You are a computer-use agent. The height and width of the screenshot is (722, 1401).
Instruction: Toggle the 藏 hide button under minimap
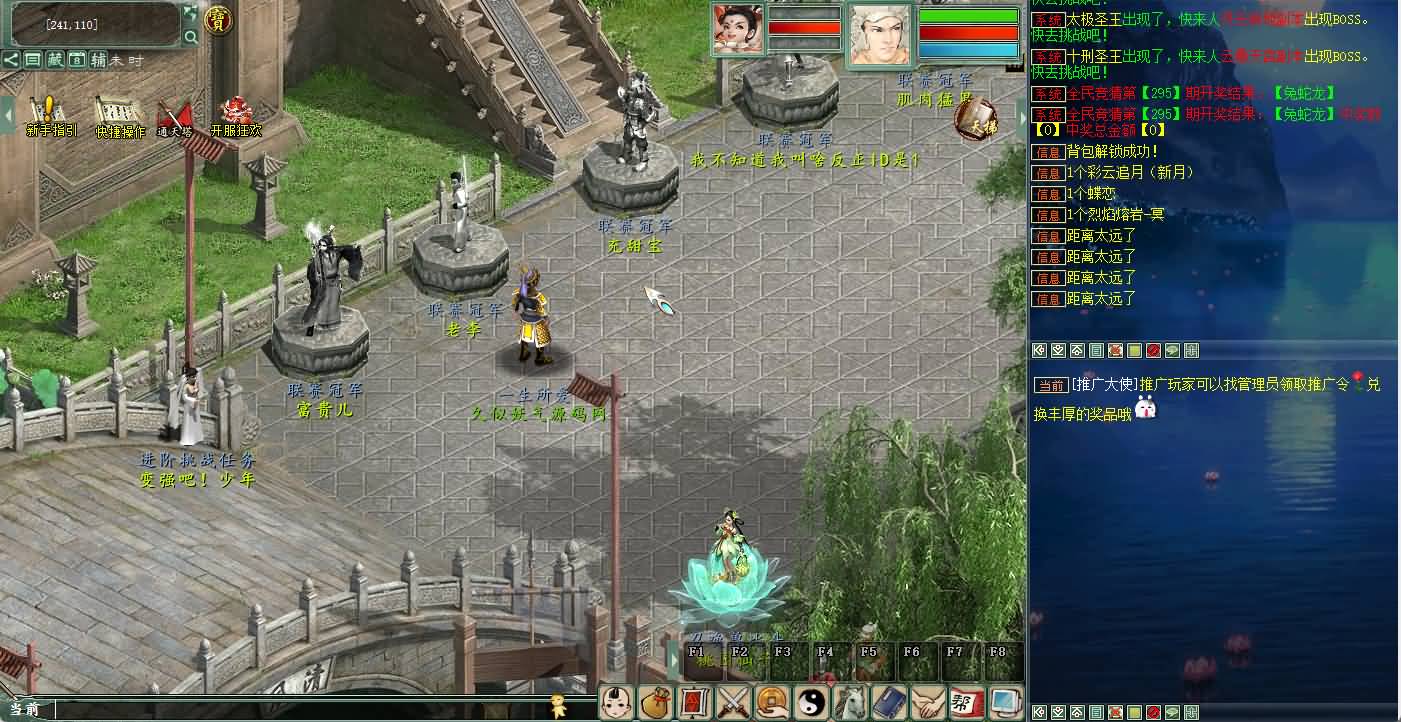click(x=55, y=60)
